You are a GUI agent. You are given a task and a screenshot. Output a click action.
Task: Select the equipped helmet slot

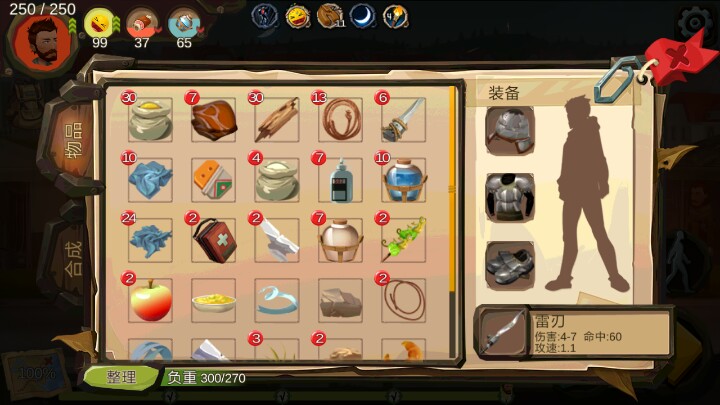[x=509, y=129]
